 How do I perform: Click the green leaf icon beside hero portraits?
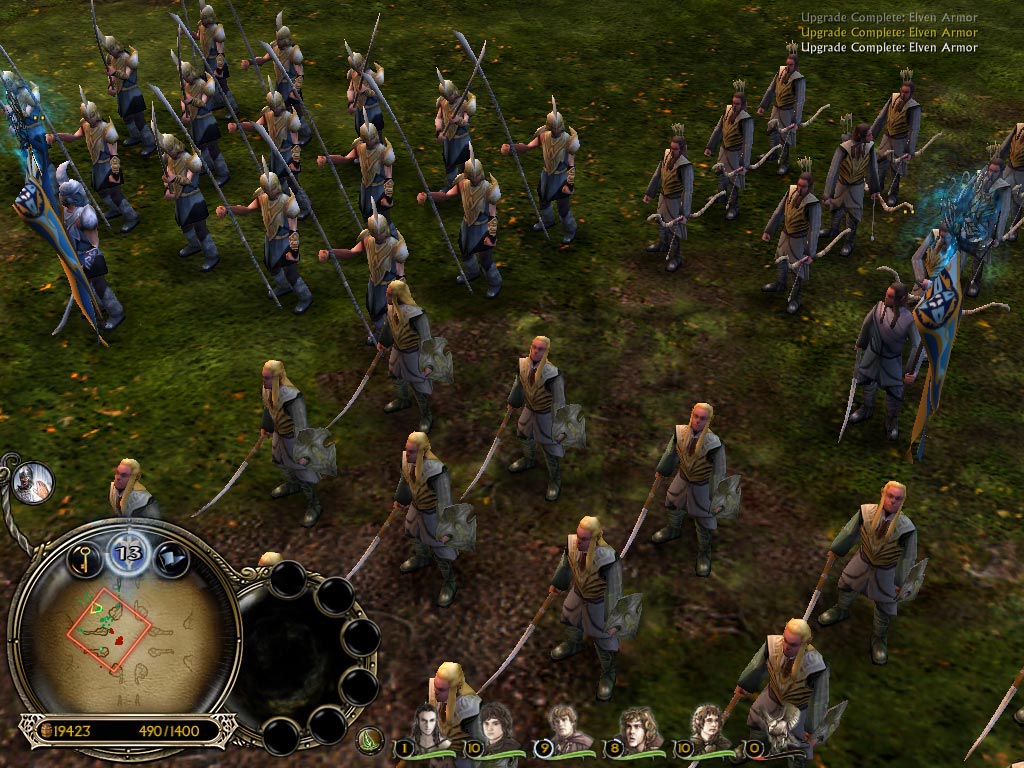[x=371, y=741]
